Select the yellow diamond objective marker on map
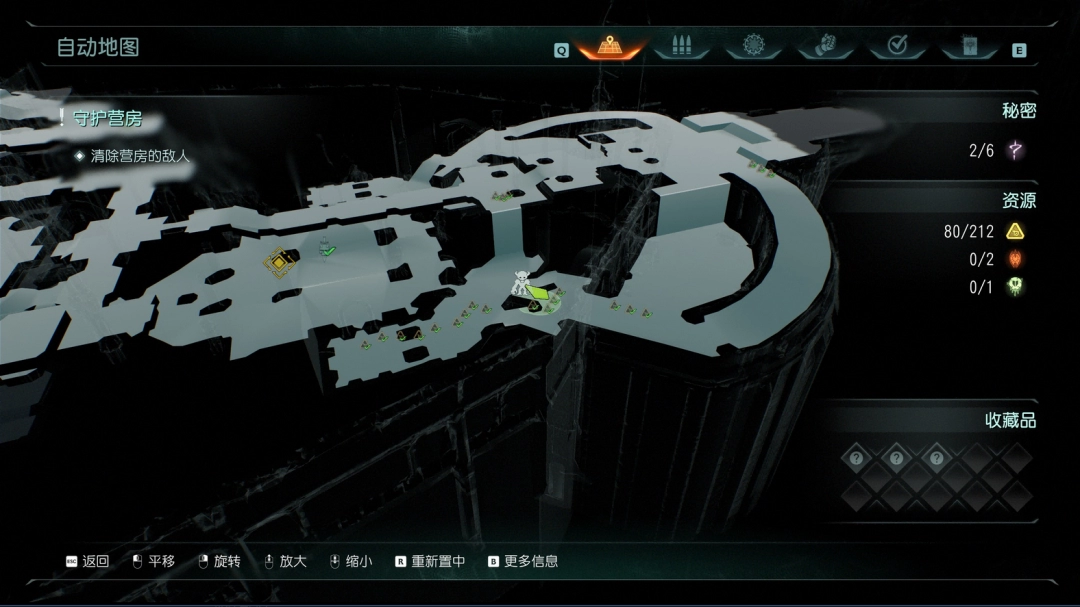1080x607 pixels. click(279, 263)
